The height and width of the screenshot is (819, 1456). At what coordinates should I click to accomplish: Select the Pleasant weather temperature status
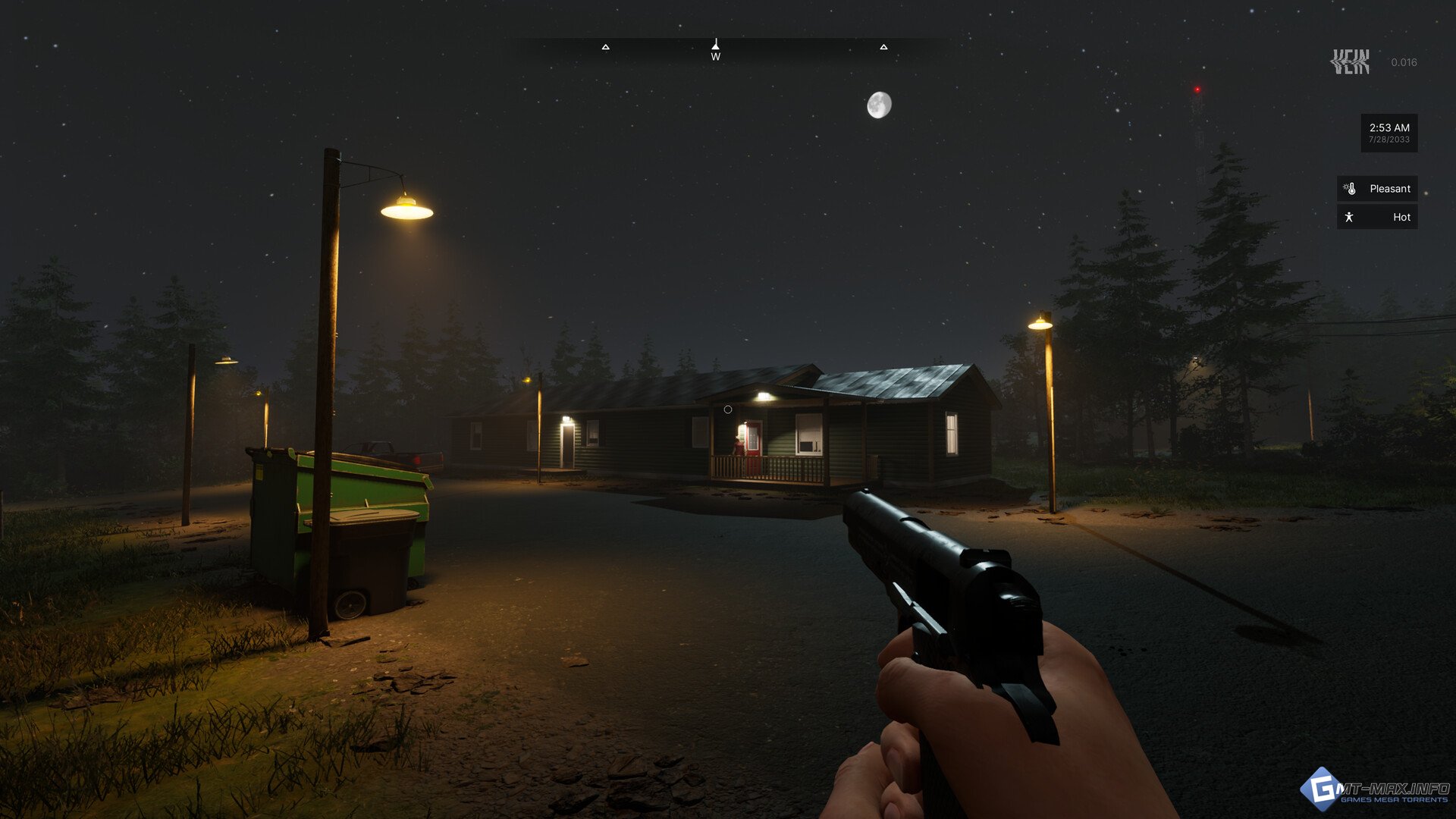click(x=1377, y=189)
